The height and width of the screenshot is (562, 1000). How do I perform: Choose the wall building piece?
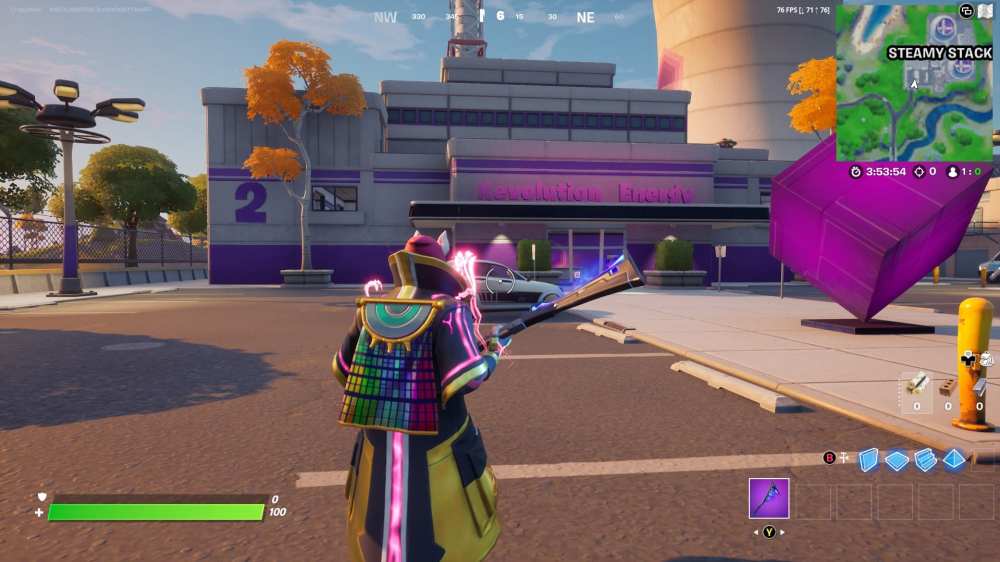868,459
